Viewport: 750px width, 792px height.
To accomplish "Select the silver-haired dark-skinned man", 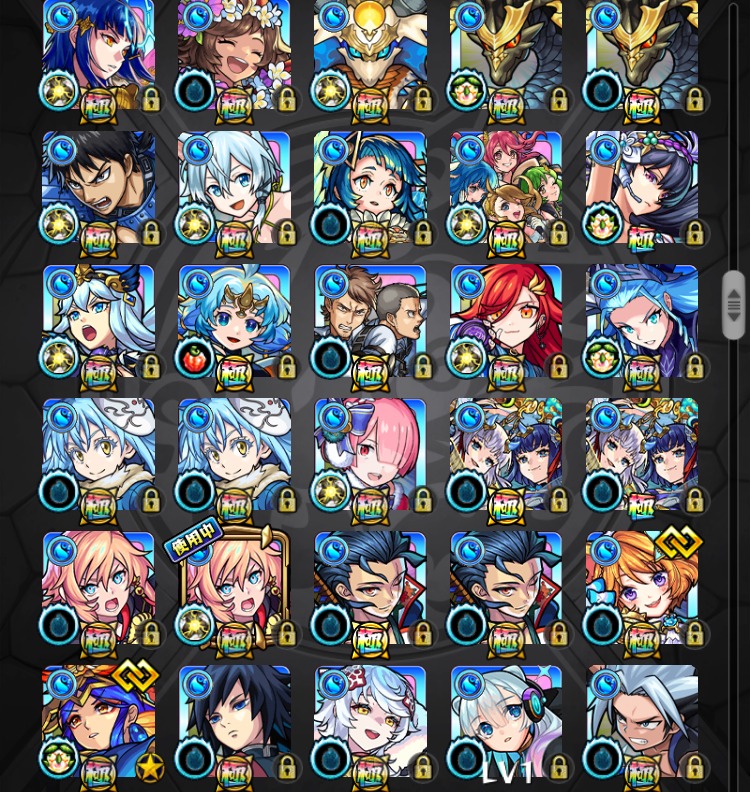I will point(642,722).
